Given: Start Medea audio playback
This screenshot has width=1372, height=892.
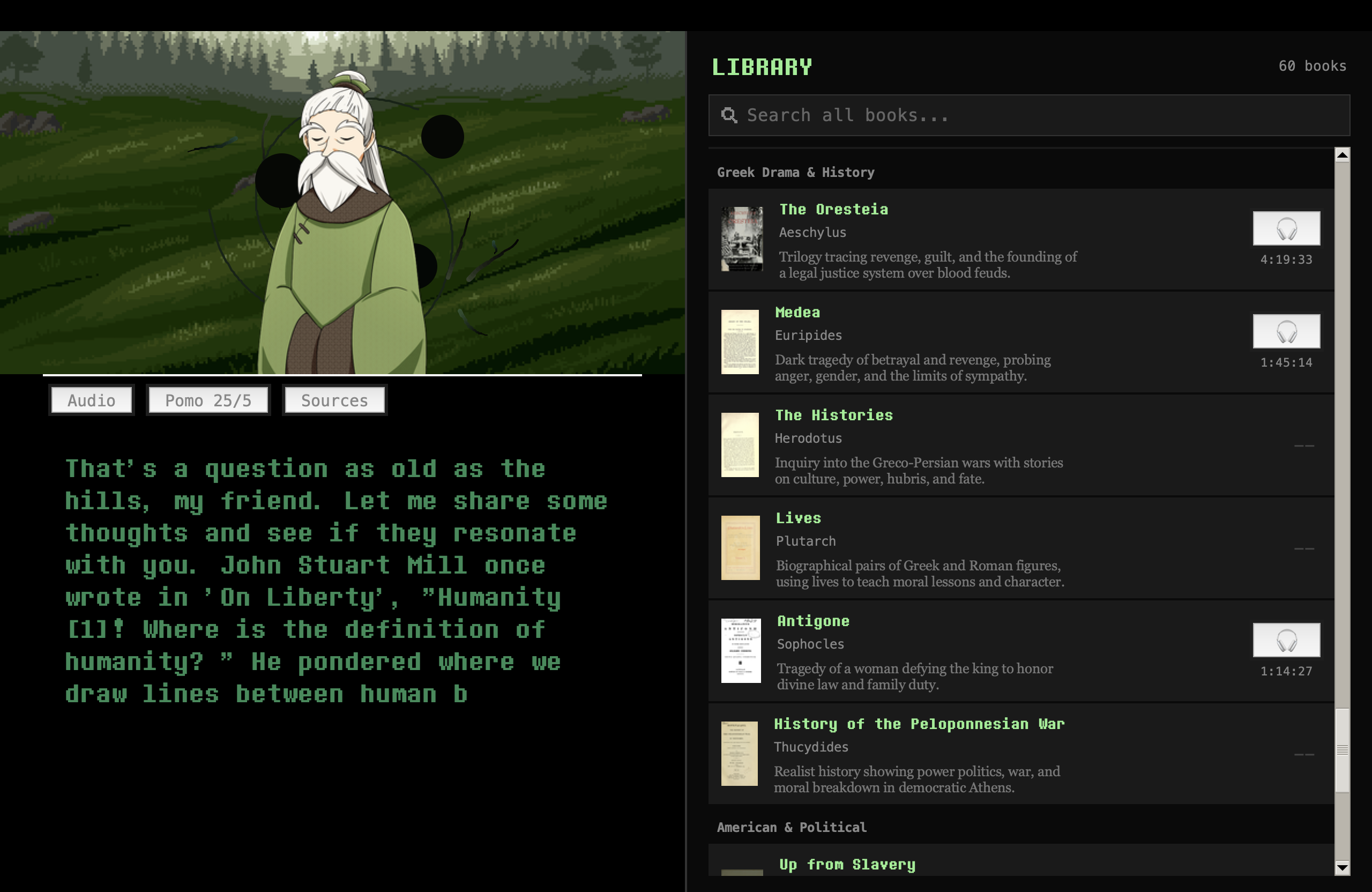Looking at the screenshot, I should 1287,331.
